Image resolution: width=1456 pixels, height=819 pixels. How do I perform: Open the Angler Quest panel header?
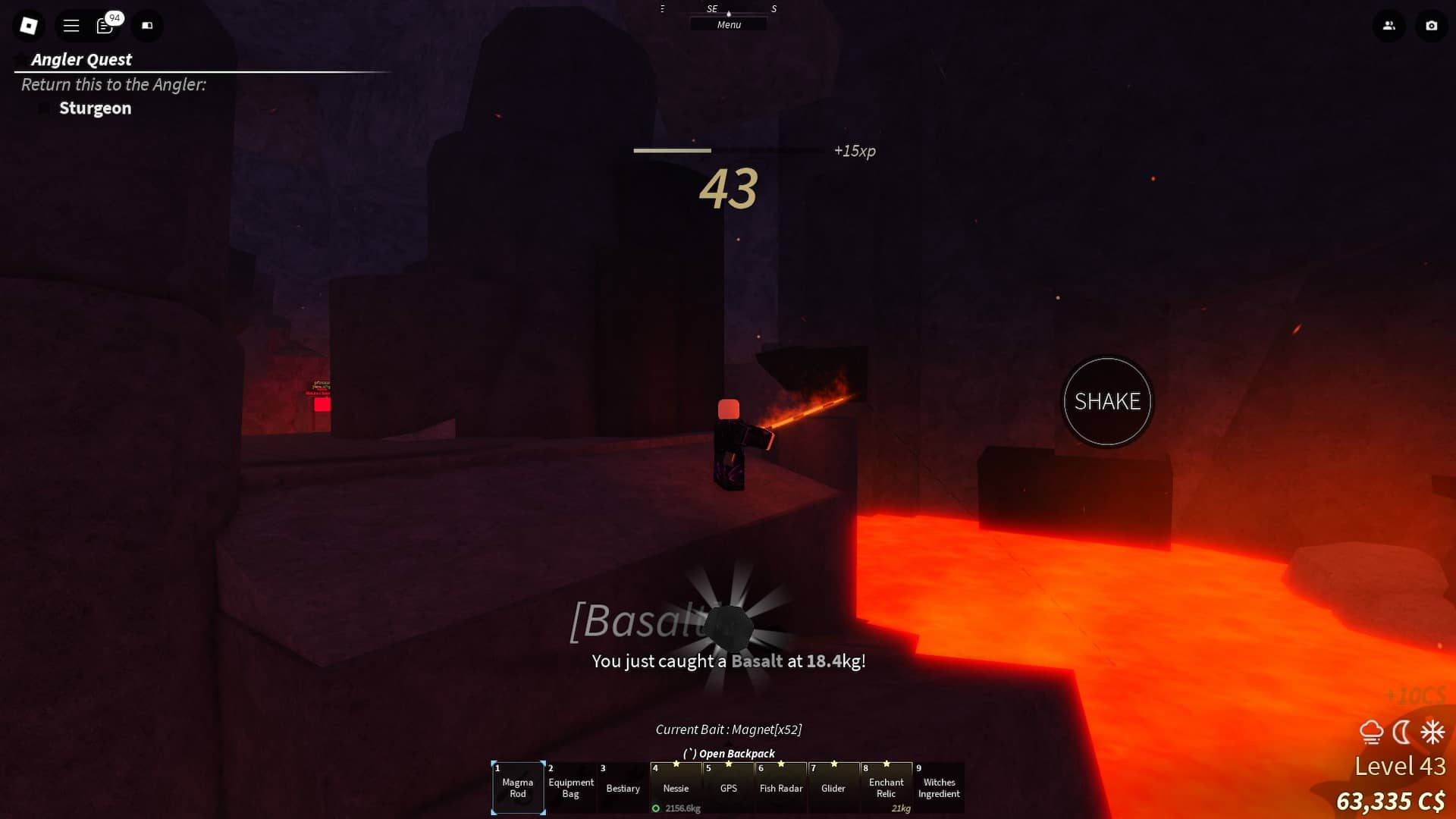click(x=82, y=59)
